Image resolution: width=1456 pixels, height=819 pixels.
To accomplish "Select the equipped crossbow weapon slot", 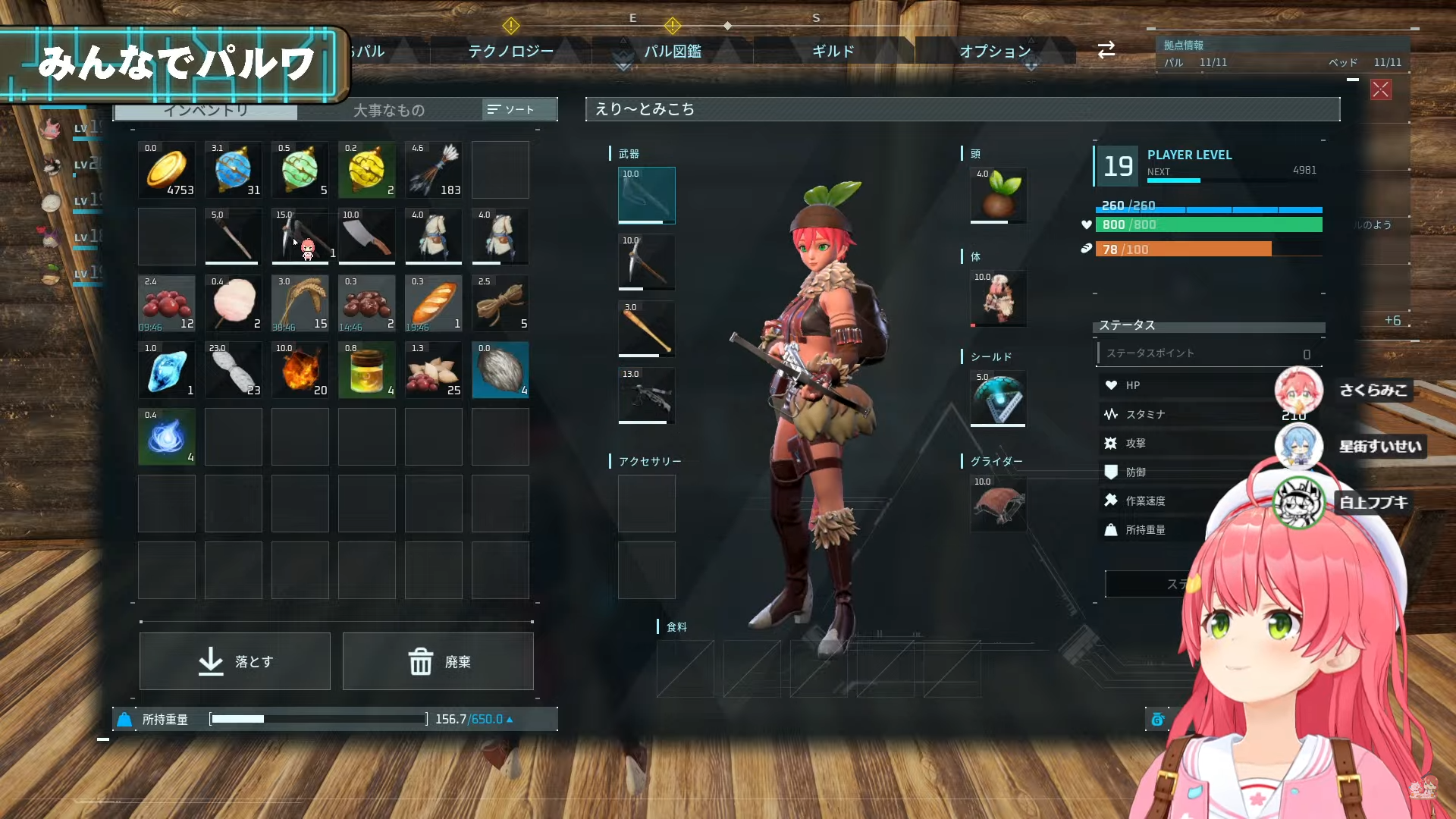I will (646, 396).
